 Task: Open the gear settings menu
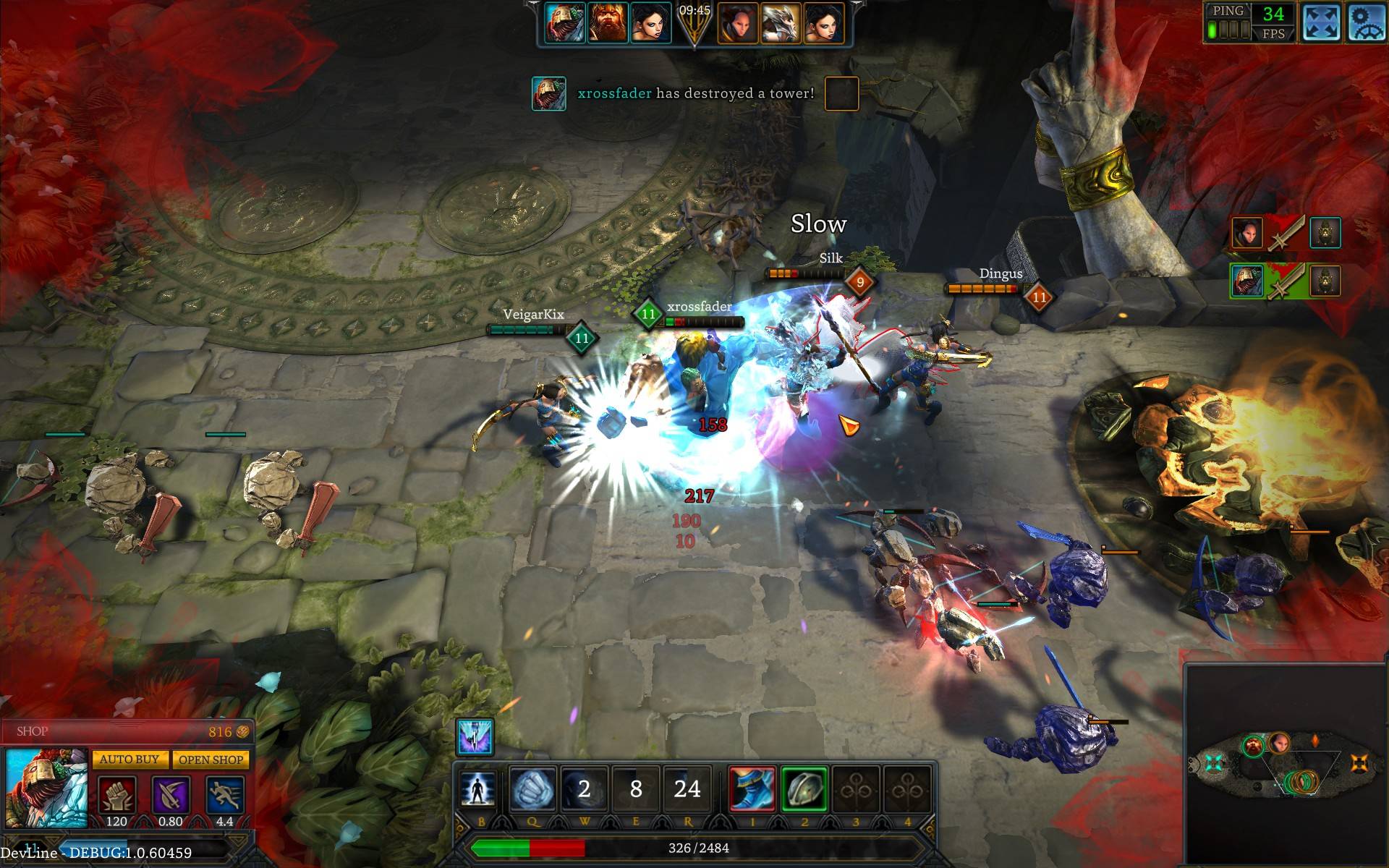(x=1366, y=22)
